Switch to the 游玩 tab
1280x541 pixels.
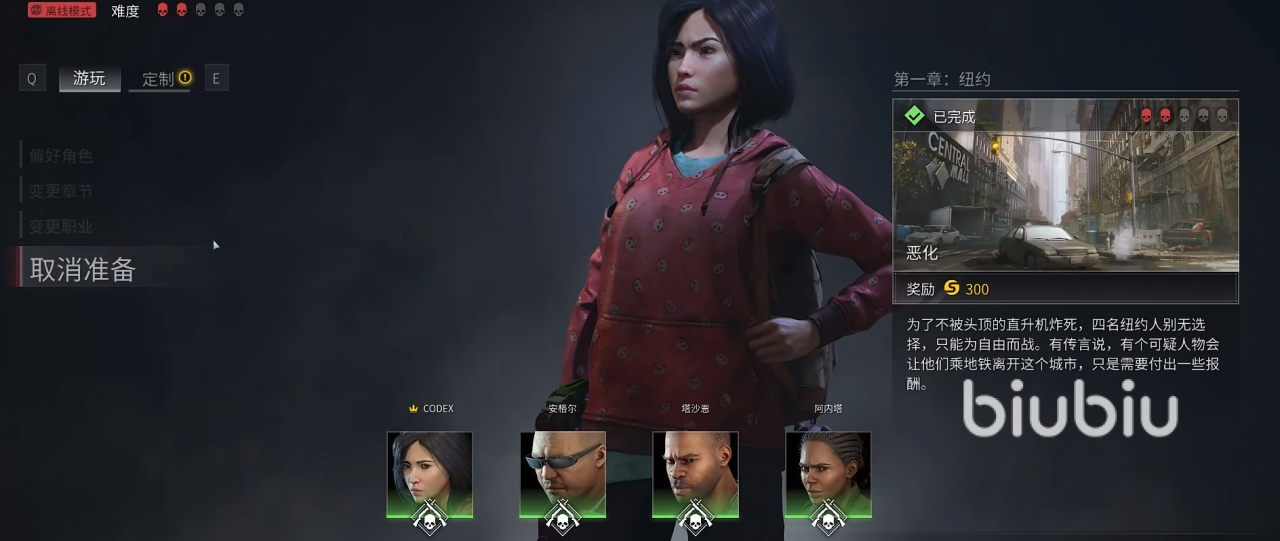click(x=89, y=78)
